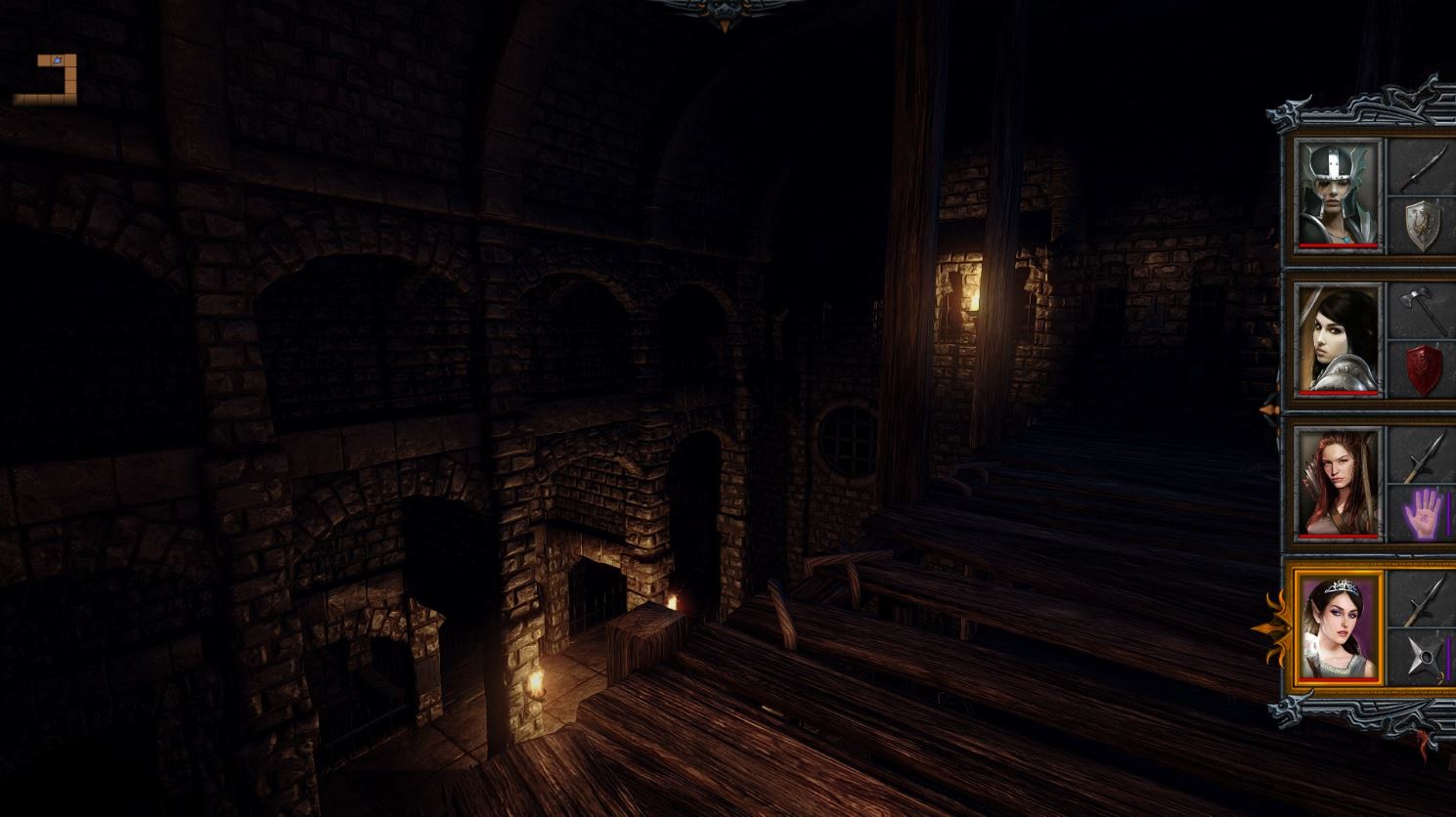The image size is (1456, 817).
Task: Attack with the tiara elf's blade
Action: point(1423,599)
